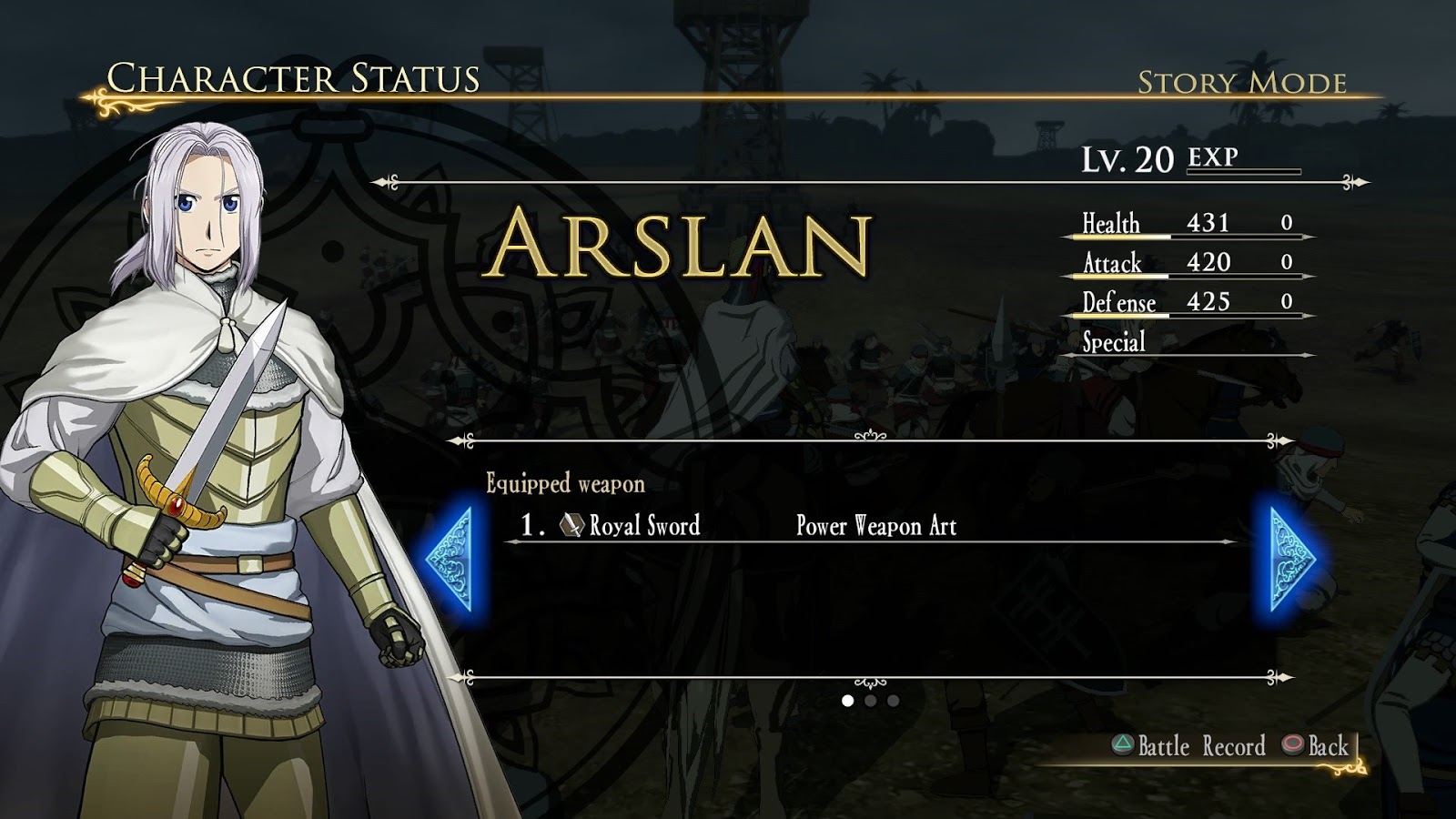Switch to Story Mode header label

click(x=1242, y=85)
